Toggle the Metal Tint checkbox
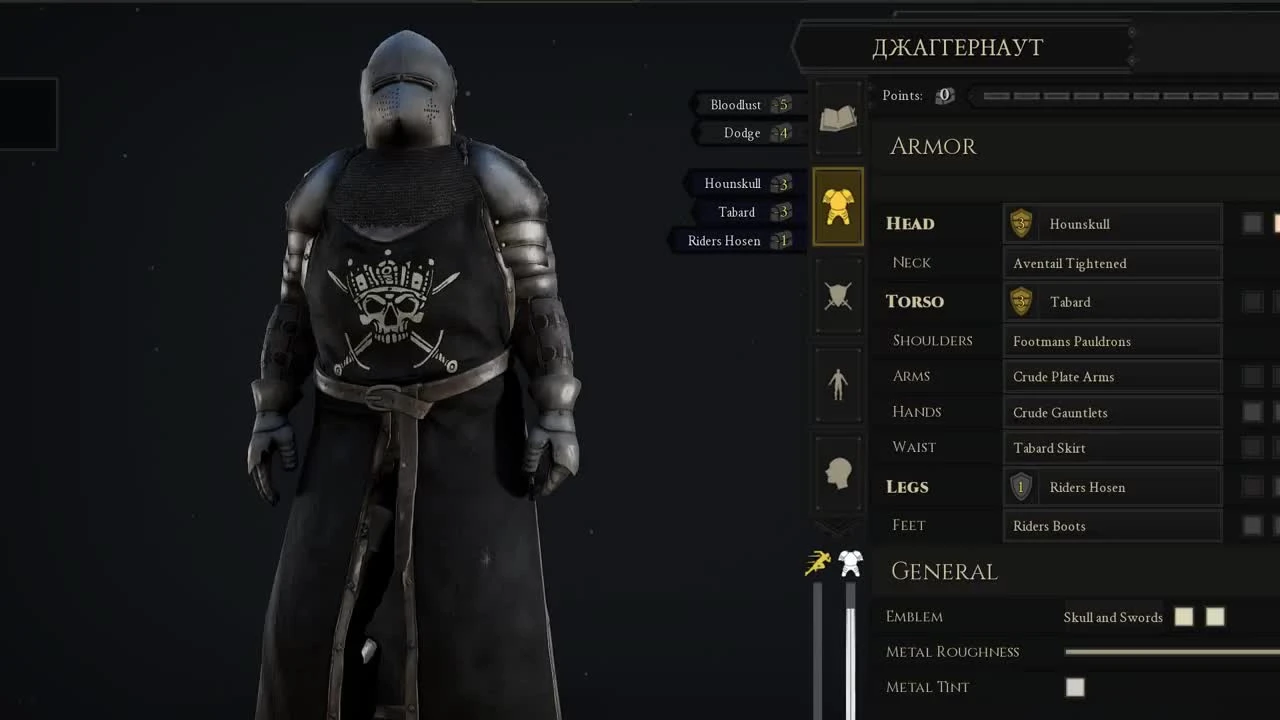The width and height of the screenshot is (1280, 720). 1075,687
